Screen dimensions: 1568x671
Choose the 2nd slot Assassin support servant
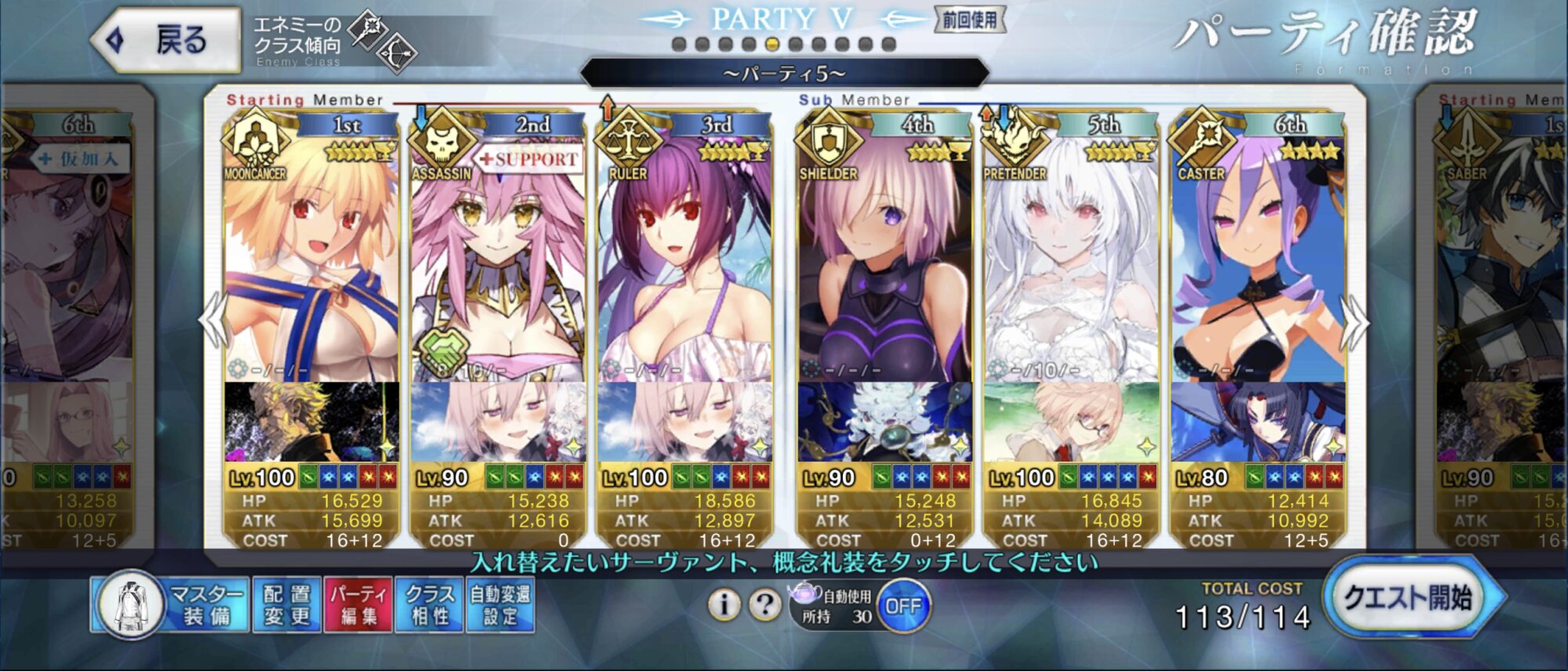498,259
